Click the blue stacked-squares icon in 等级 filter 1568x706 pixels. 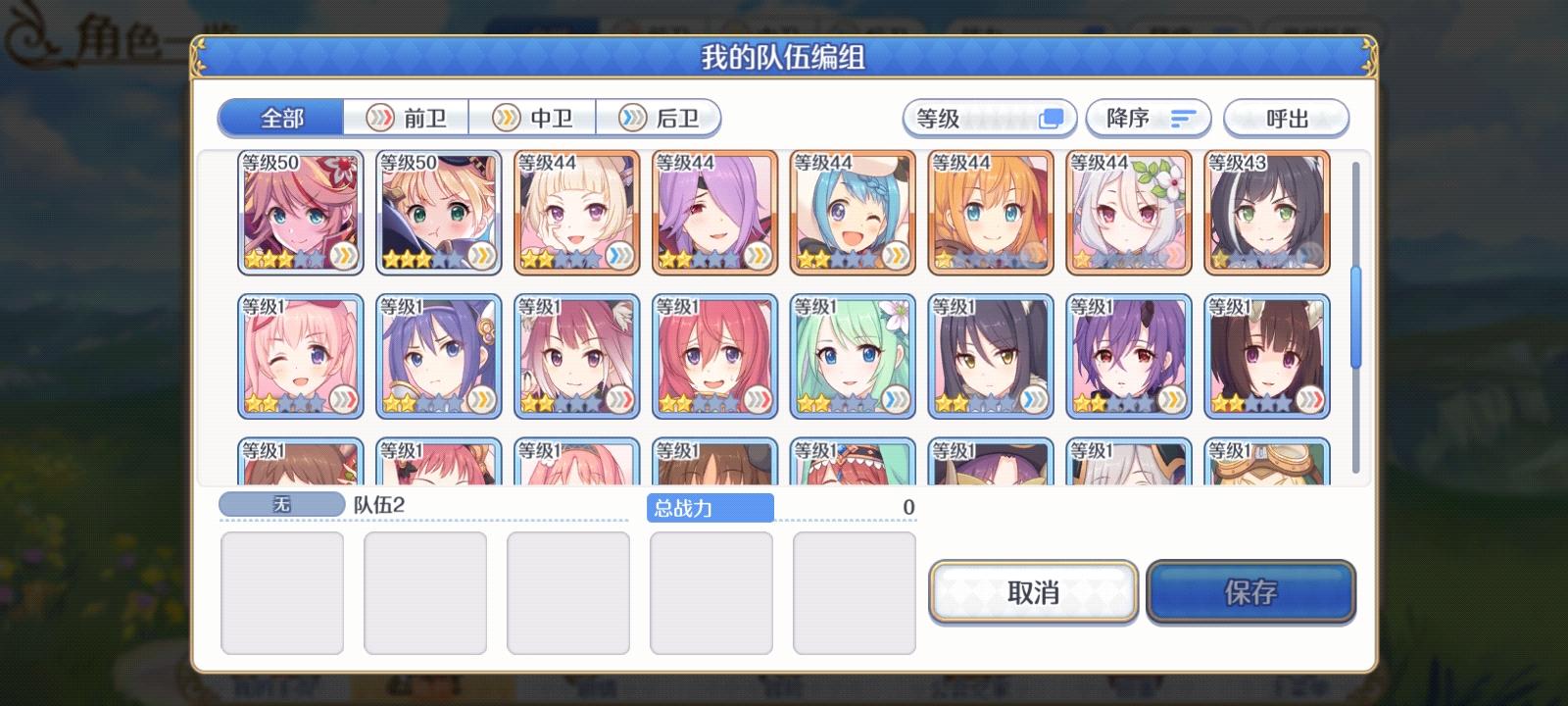1053,118
